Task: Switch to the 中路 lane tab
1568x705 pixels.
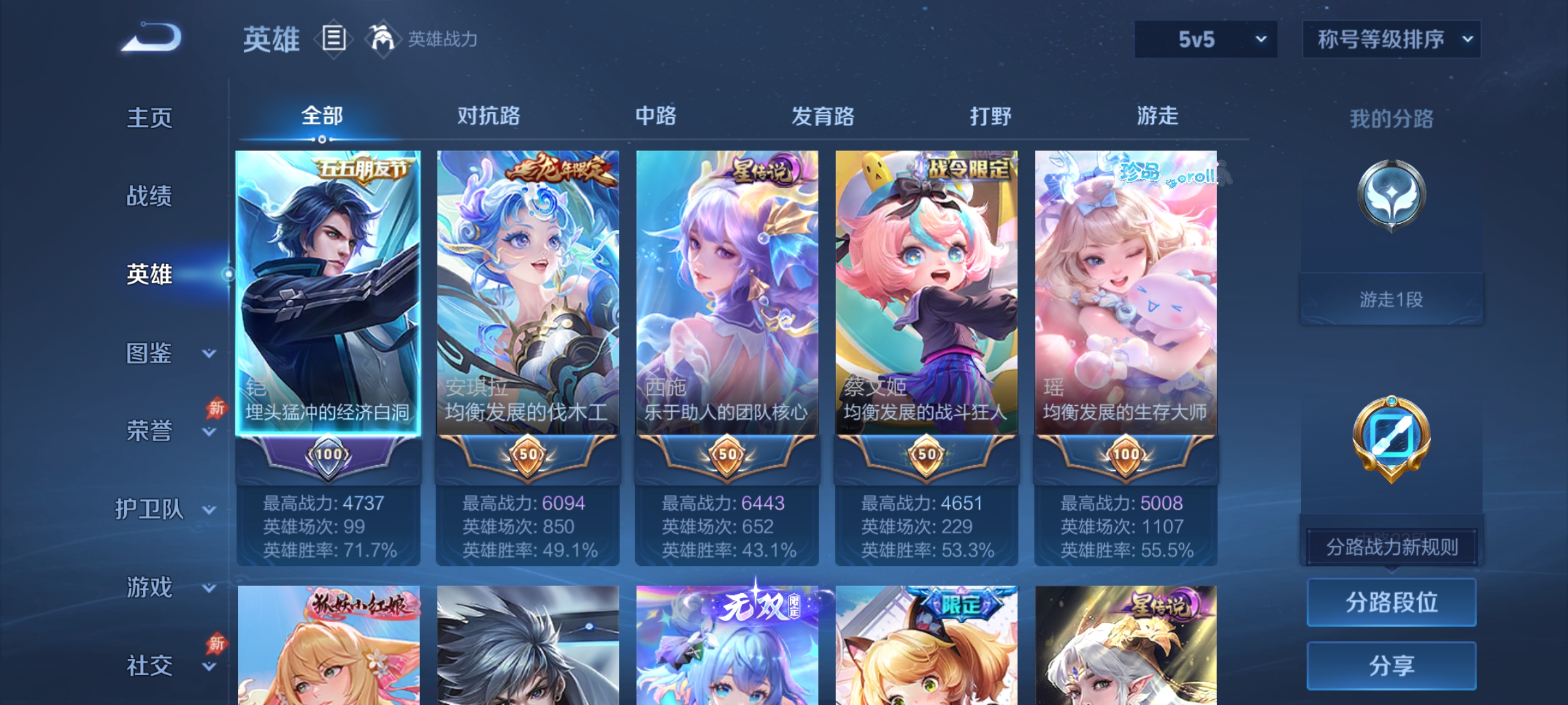Action: coord(657,117)
